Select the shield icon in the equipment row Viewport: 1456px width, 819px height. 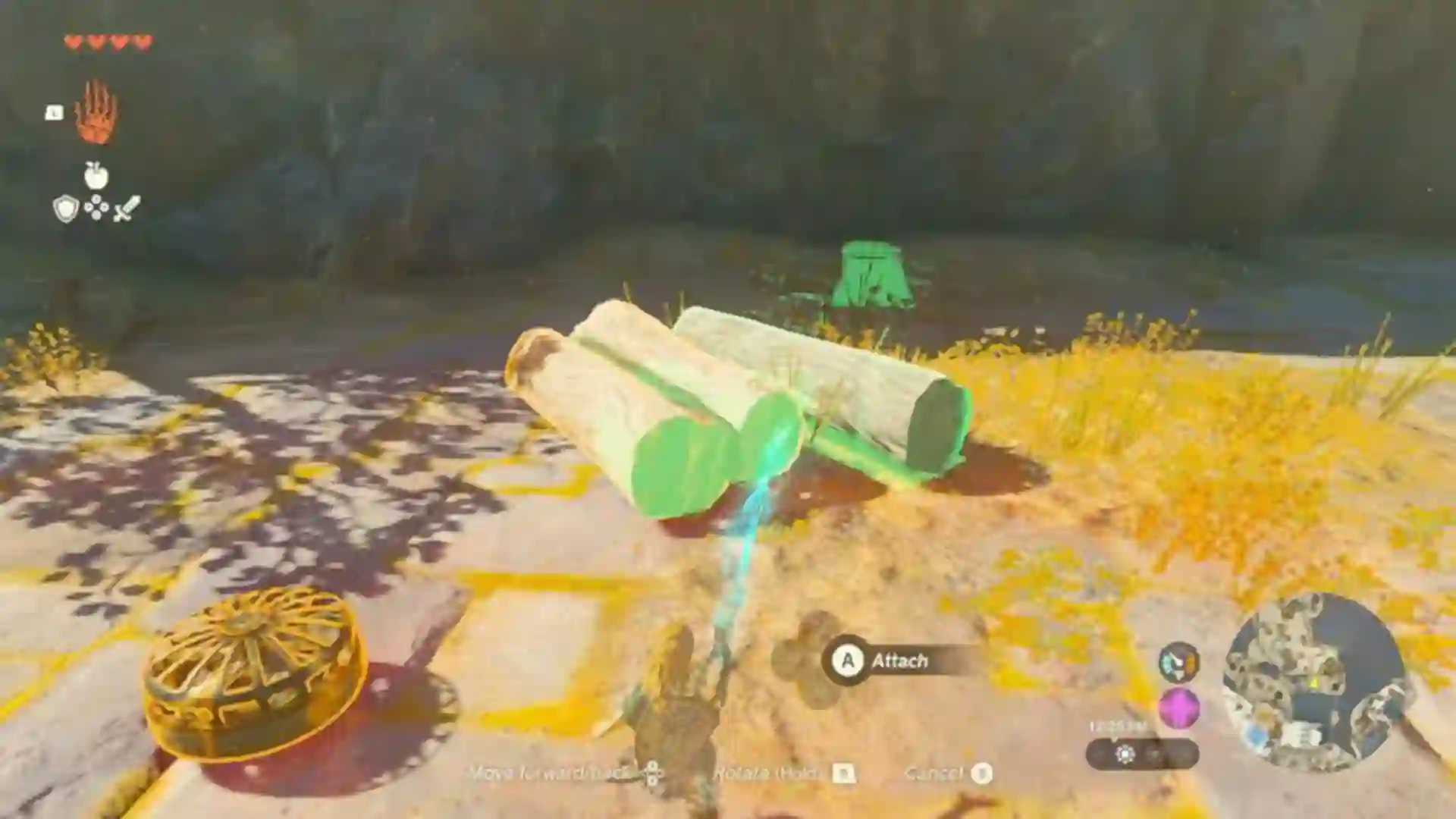coord(66,209)
